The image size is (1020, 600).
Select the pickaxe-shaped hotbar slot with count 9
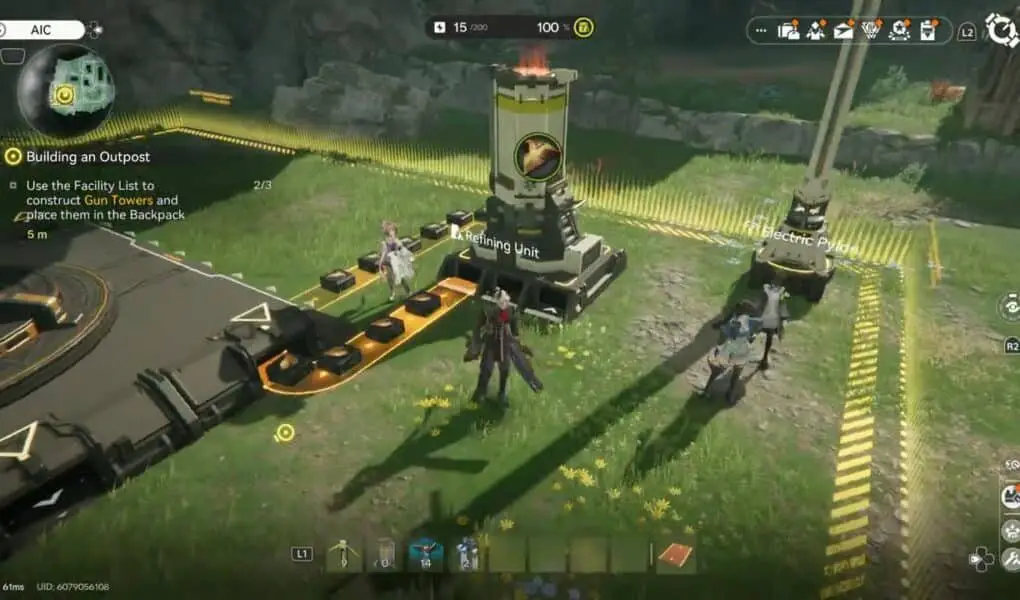(343, 554)
